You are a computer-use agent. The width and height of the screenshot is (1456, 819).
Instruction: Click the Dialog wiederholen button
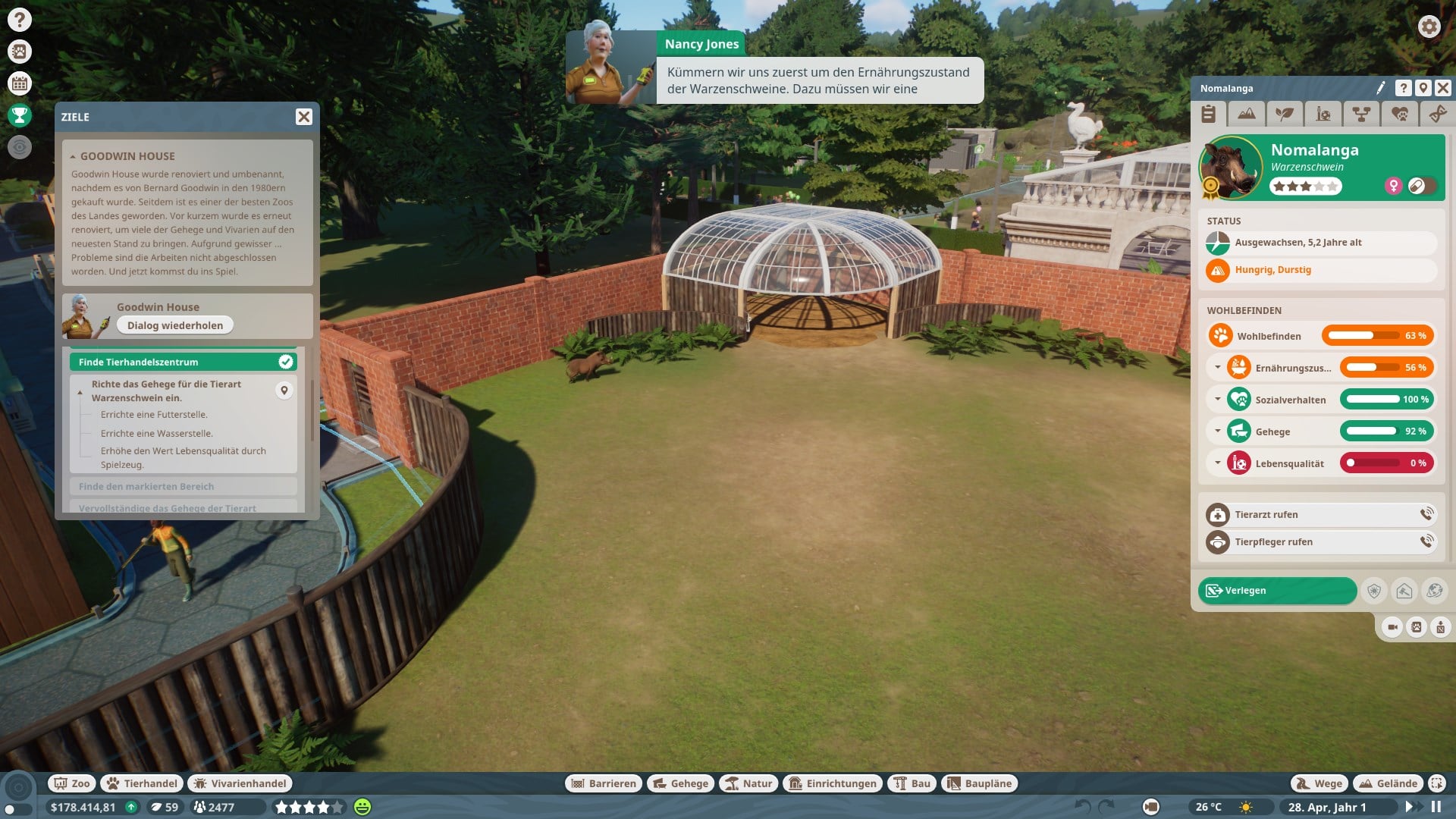(175, 325)
